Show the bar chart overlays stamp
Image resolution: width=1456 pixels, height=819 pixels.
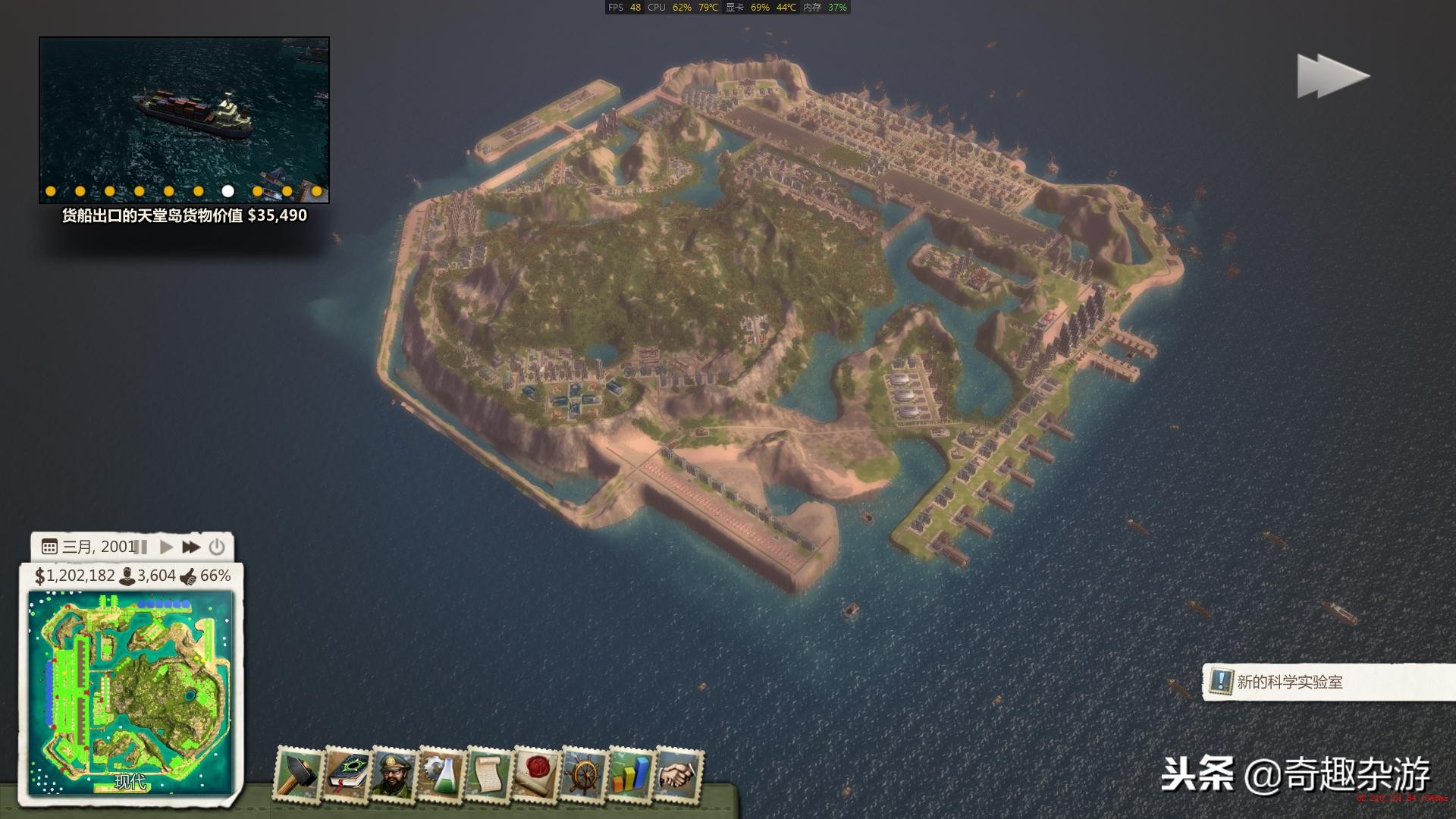631,775
